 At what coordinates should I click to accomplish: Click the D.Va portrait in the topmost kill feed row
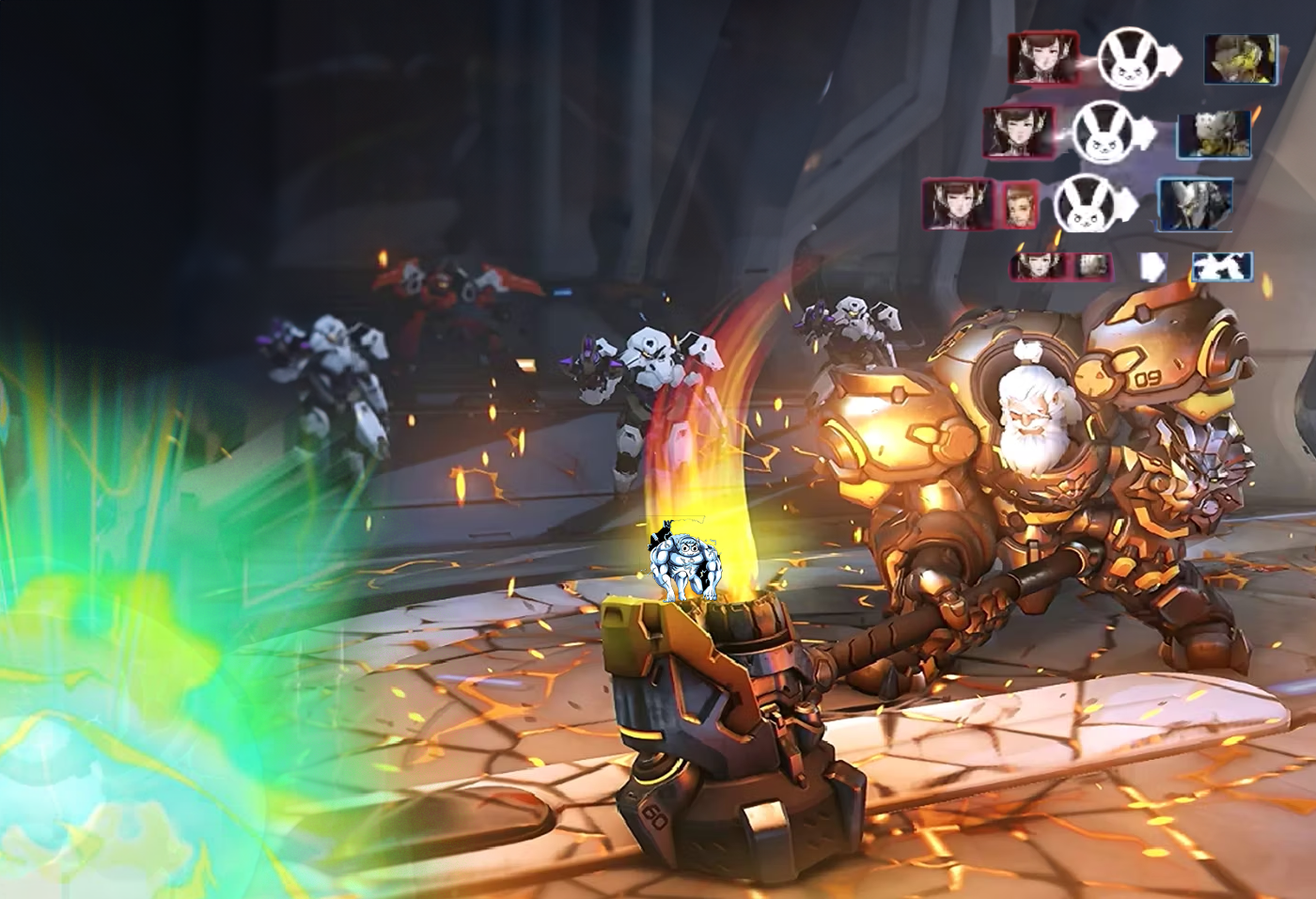coord(1042,58)
